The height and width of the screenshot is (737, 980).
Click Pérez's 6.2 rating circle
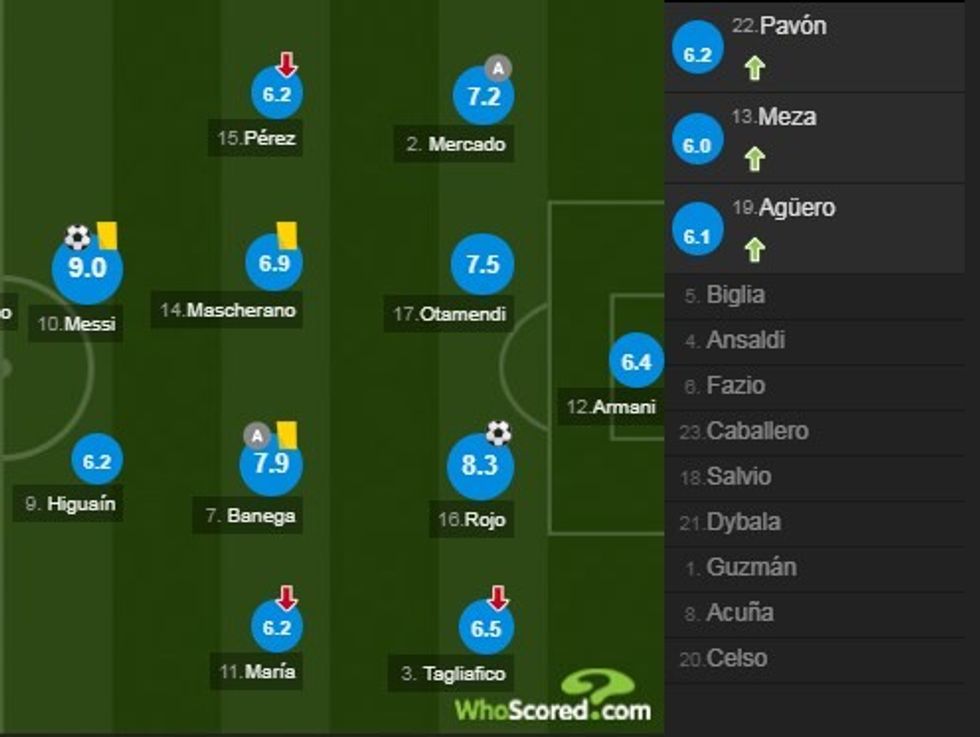pyautogui.click(x=276, y=96)
